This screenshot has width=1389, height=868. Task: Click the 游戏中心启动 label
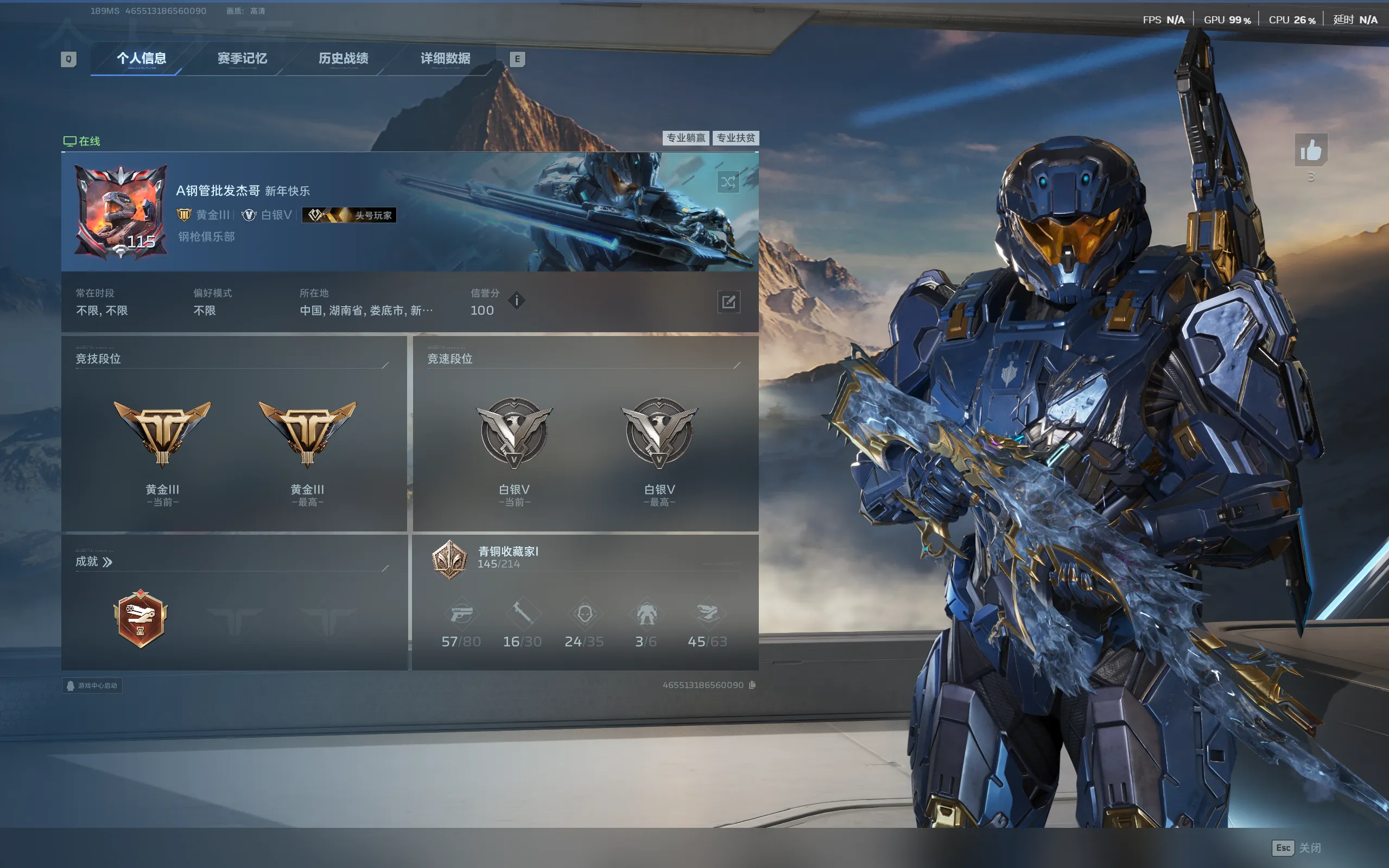pyautogui.click(x=92, y=686)
